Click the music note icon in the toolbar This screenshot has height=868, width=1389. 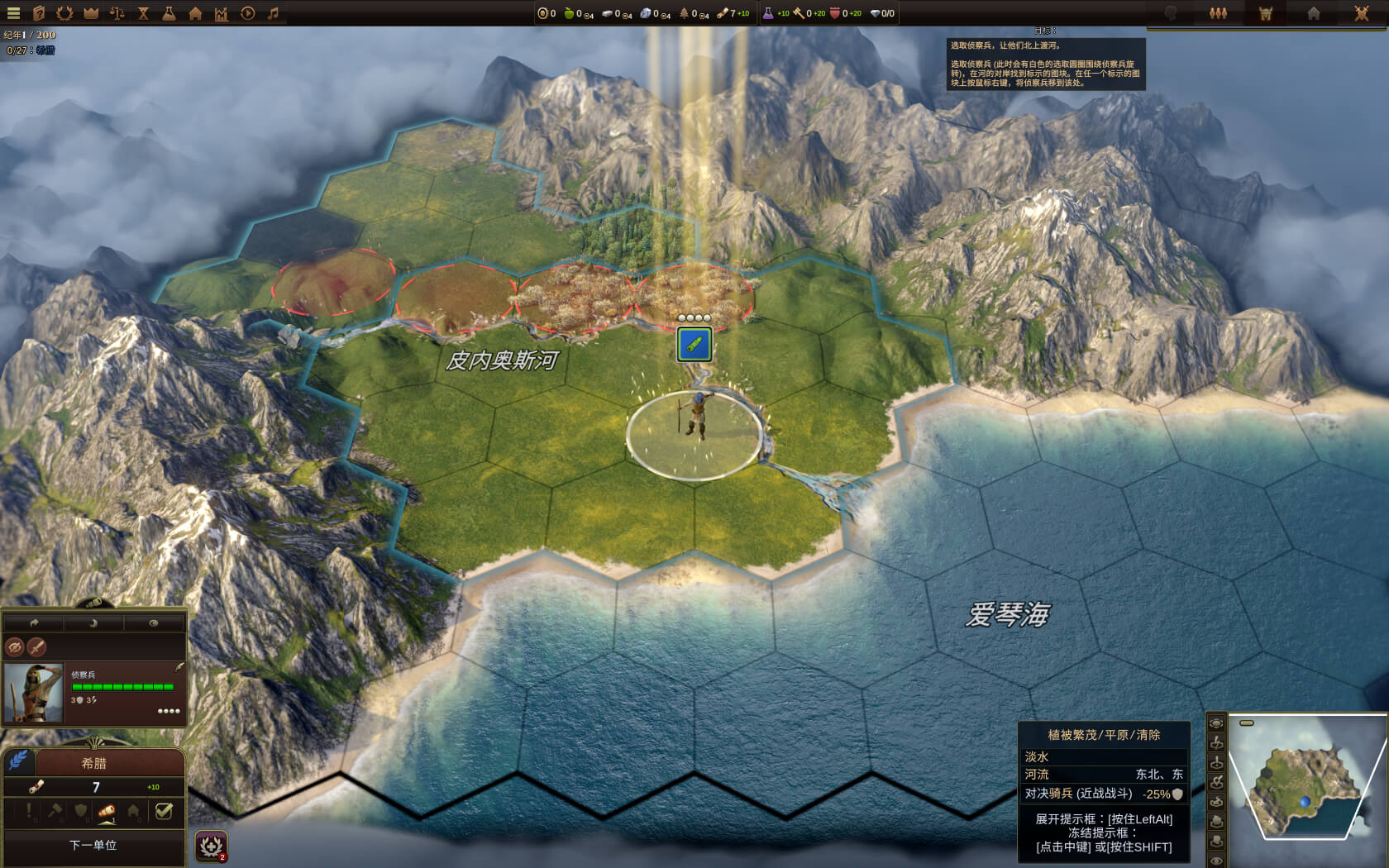coord(274,12)
